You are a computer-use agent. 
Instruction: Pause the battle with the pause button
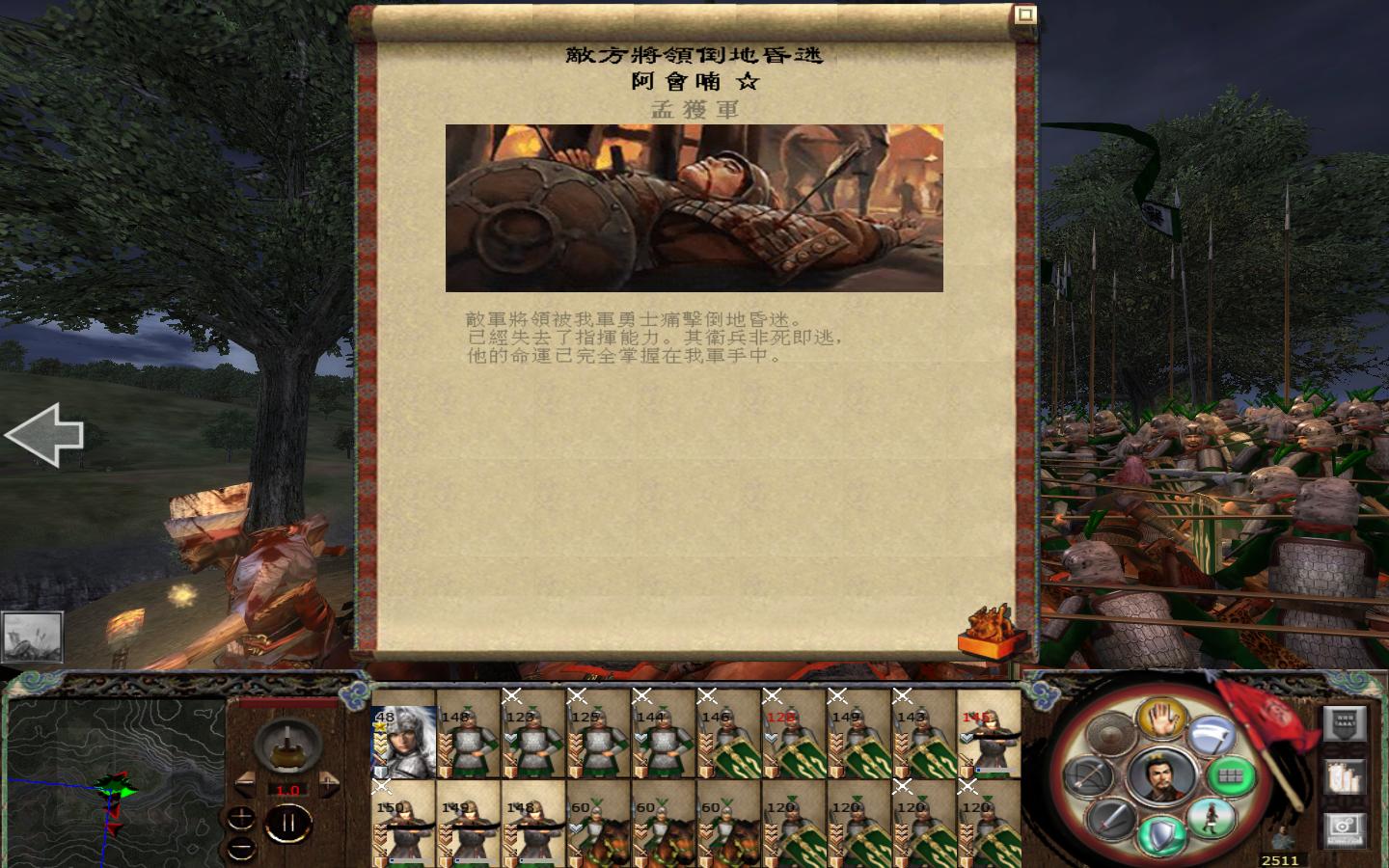[x=286, y=823]
